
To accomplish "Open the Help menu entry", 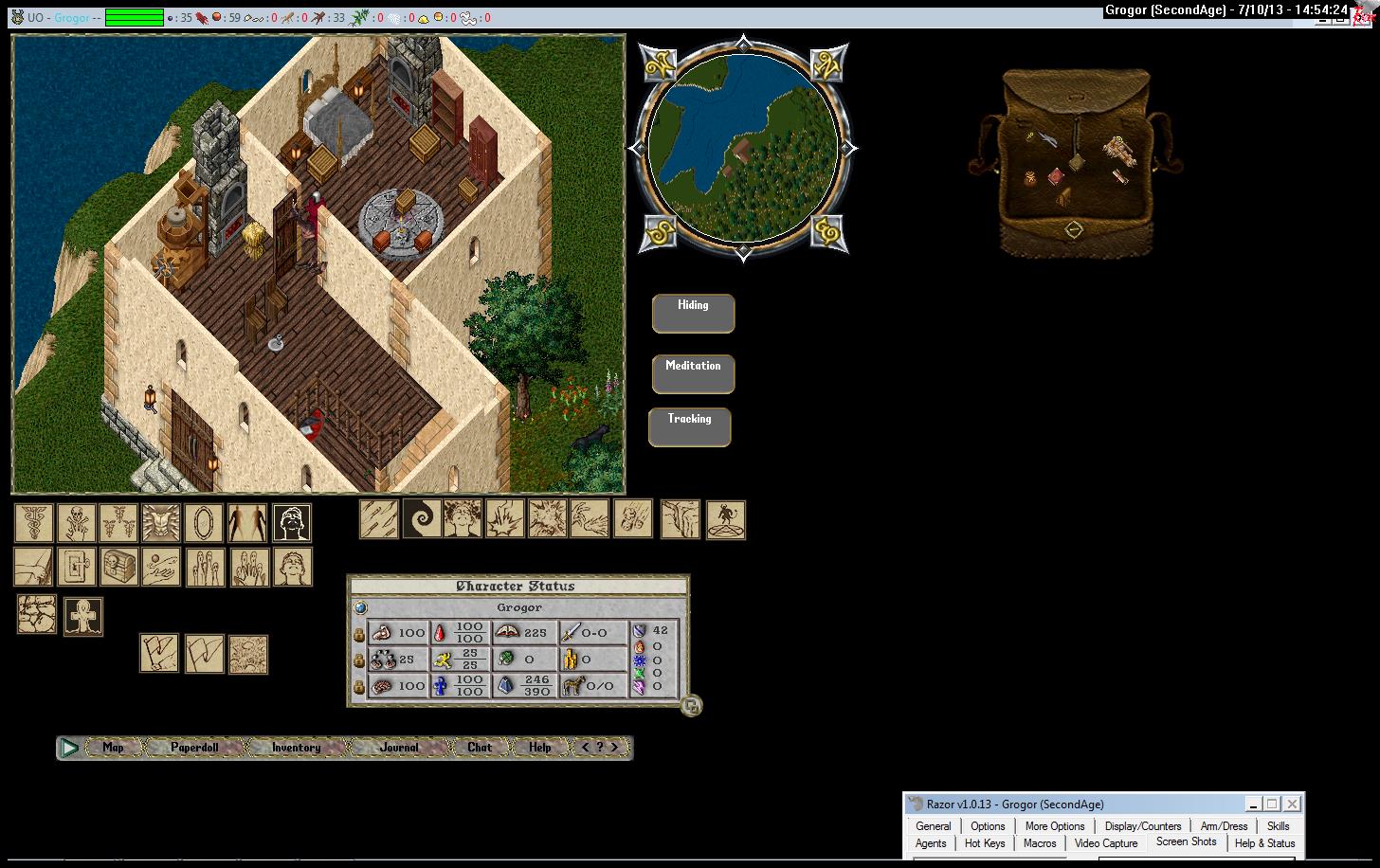I will 540,748.
